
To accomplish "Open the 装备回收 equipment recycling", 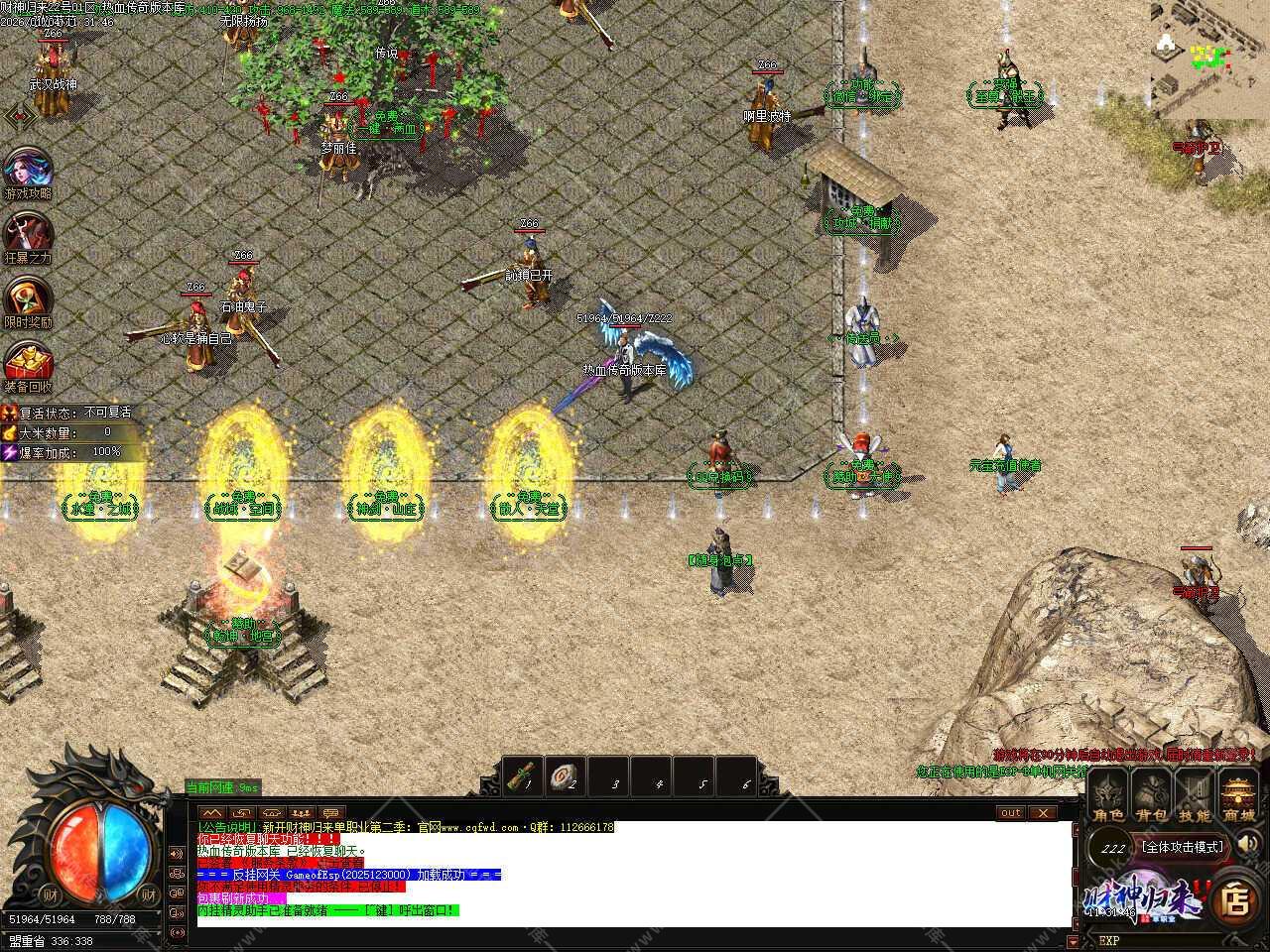I will click(28, 366).
